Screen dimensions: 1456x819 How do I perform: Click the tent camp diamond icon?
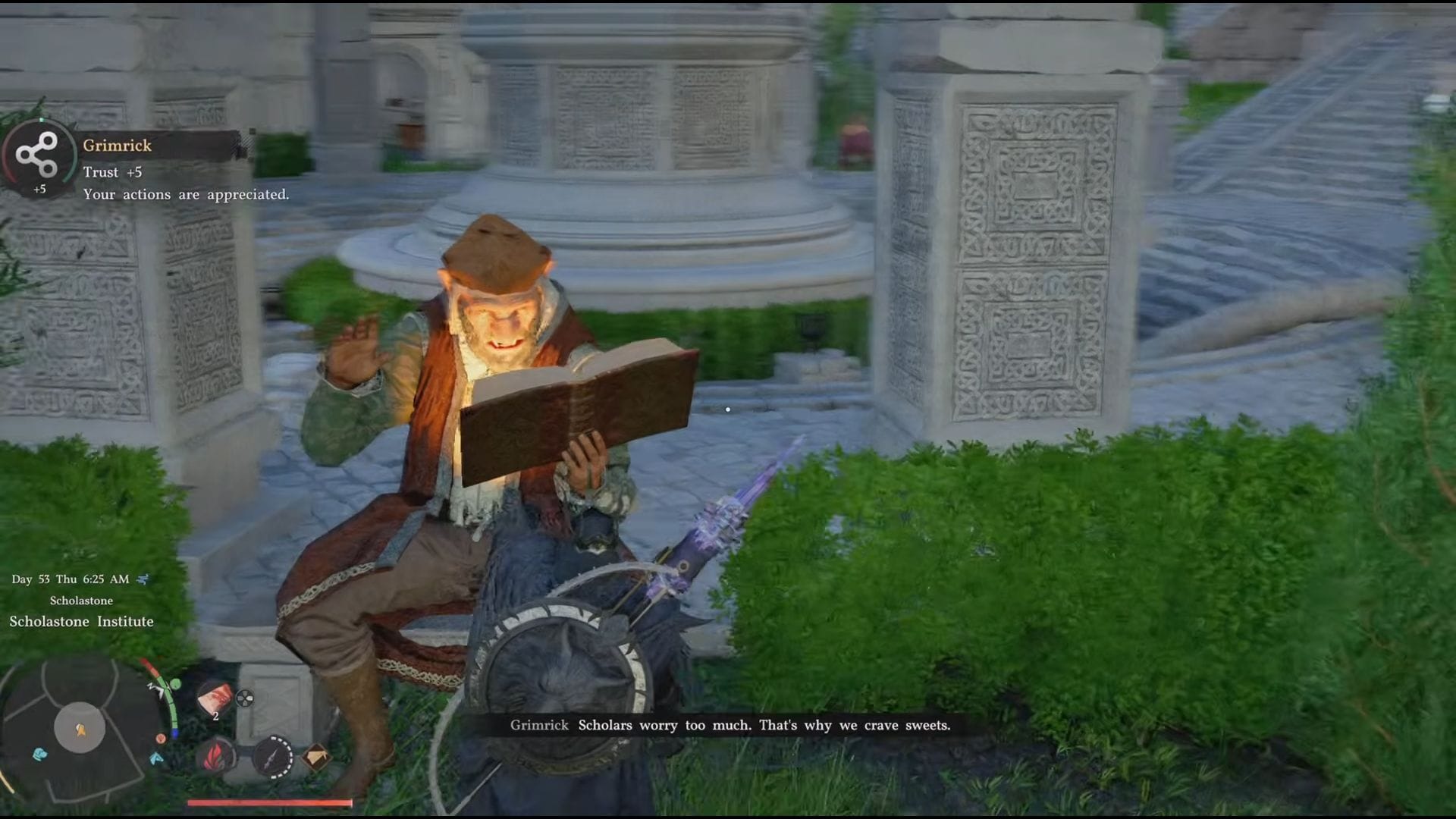316,756
